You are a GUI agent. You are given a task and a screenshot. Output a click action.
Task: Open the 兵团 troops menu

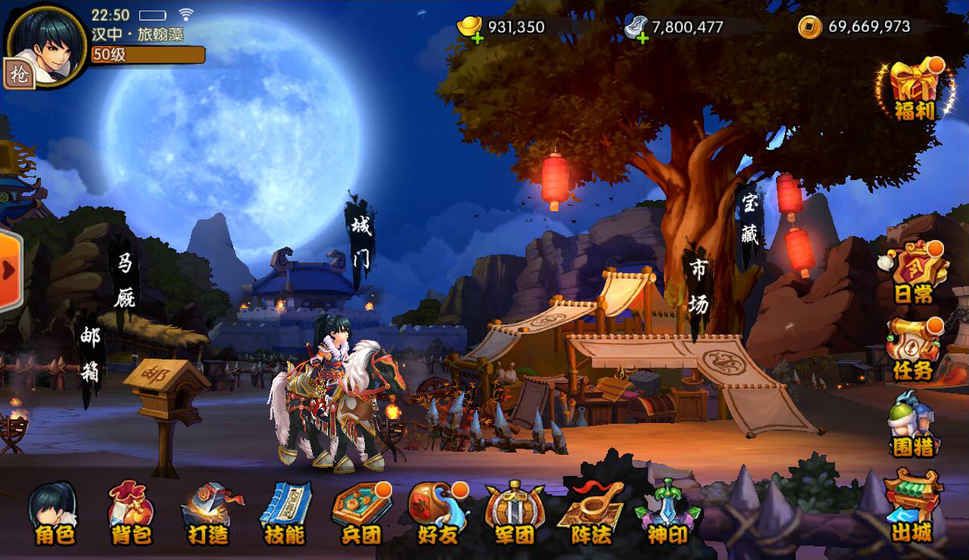pyautogui.click(x=359, y=513)
